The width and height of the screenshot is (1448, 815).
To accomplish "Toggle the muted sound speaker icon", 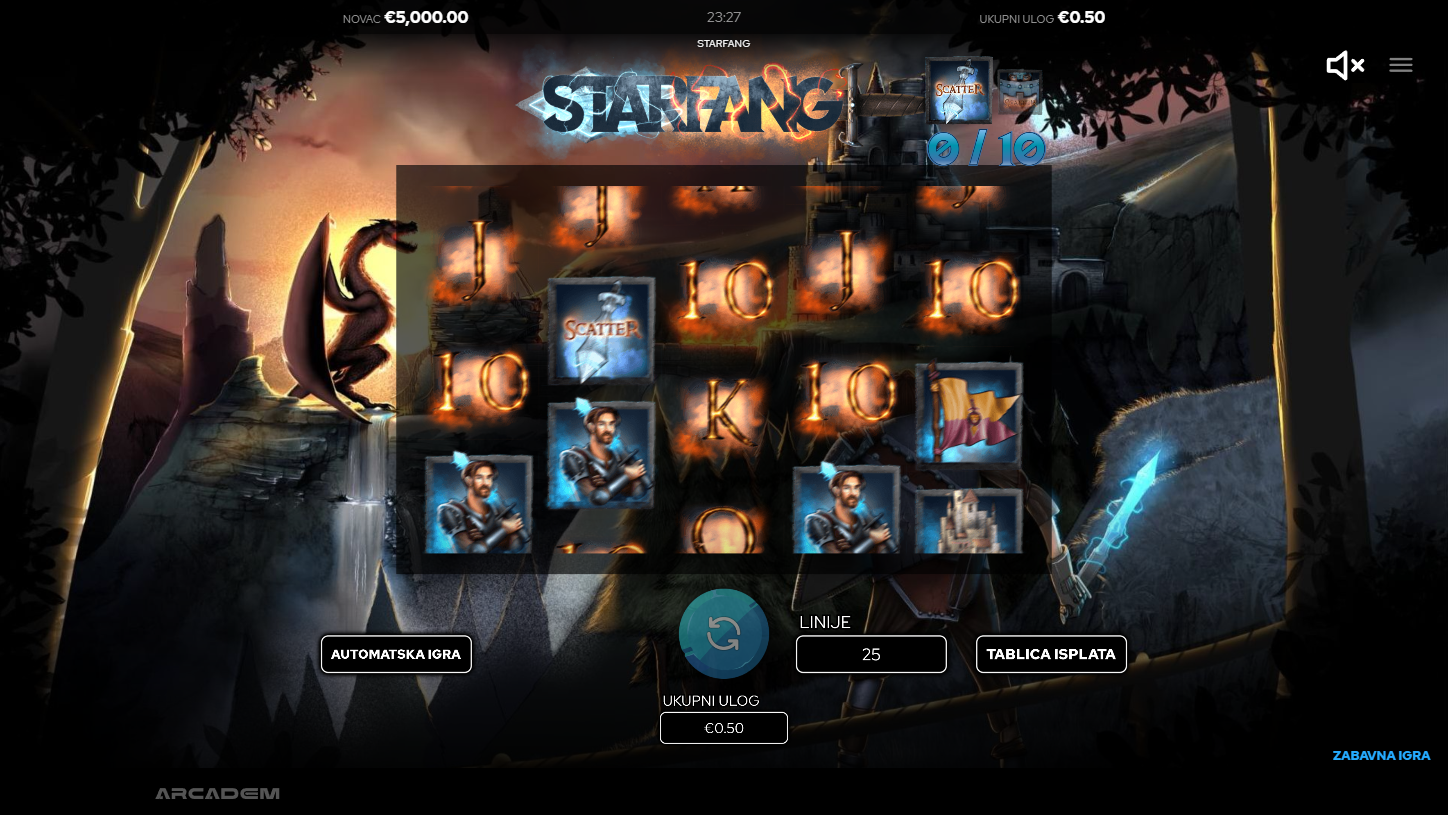I will point(1344,66).
